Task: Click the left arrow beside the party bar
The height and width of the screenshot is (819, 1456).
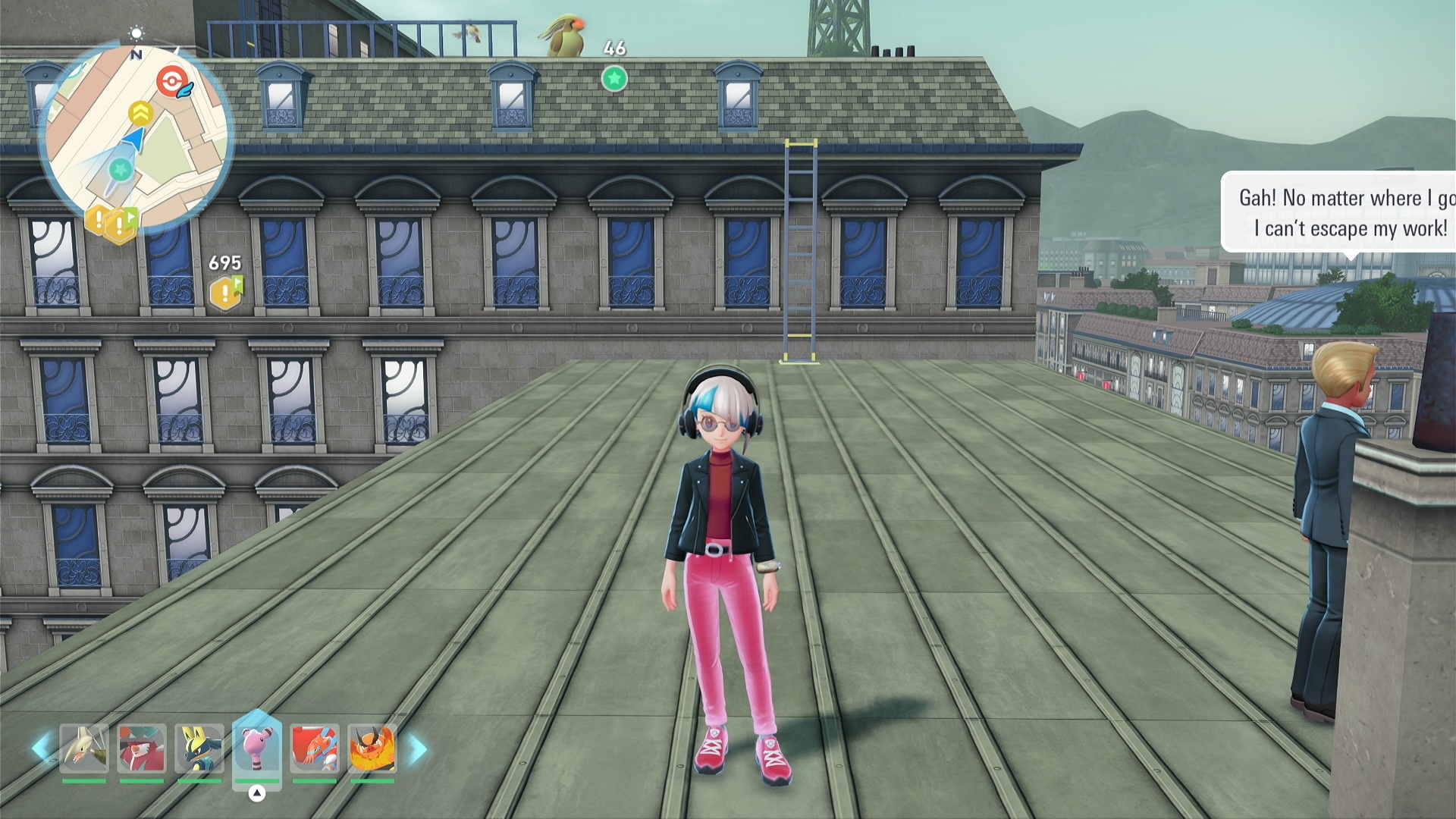Action: [x=40, y=748]
